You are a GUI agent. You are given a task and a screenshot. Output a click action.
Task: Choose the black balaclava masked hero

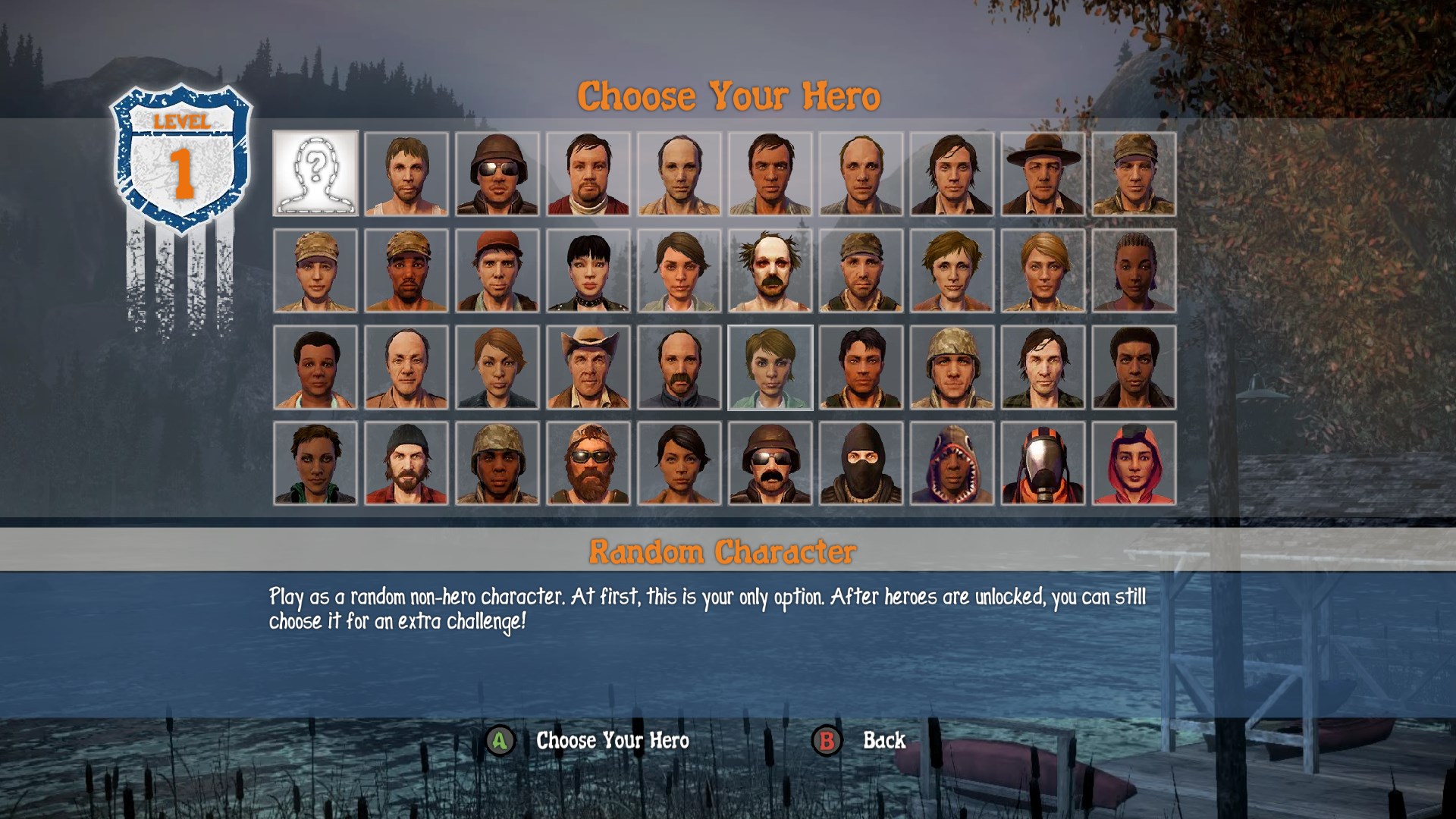point(861,463)
